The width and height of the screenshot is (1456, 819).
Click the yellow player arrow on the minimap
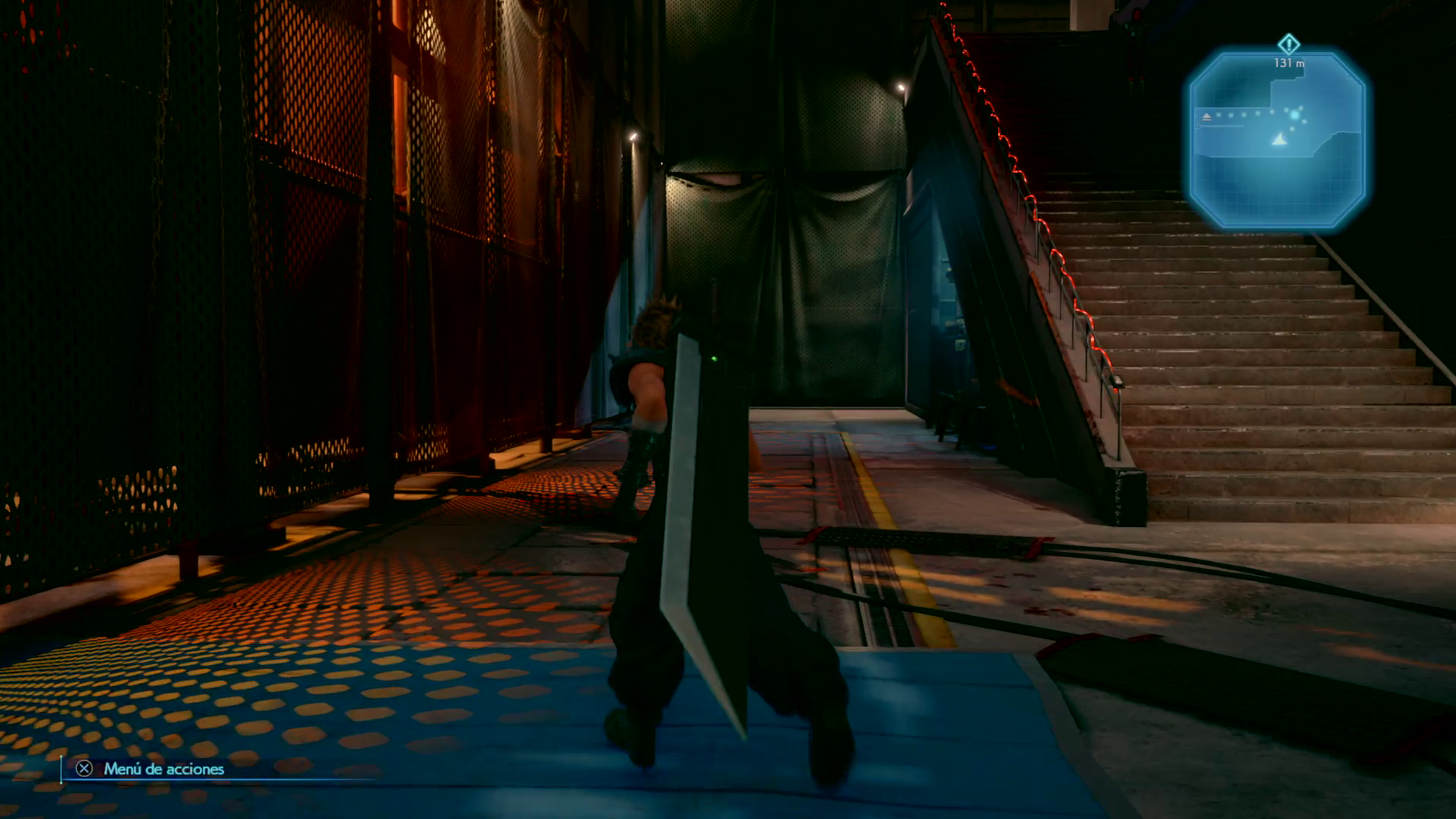1280,140
